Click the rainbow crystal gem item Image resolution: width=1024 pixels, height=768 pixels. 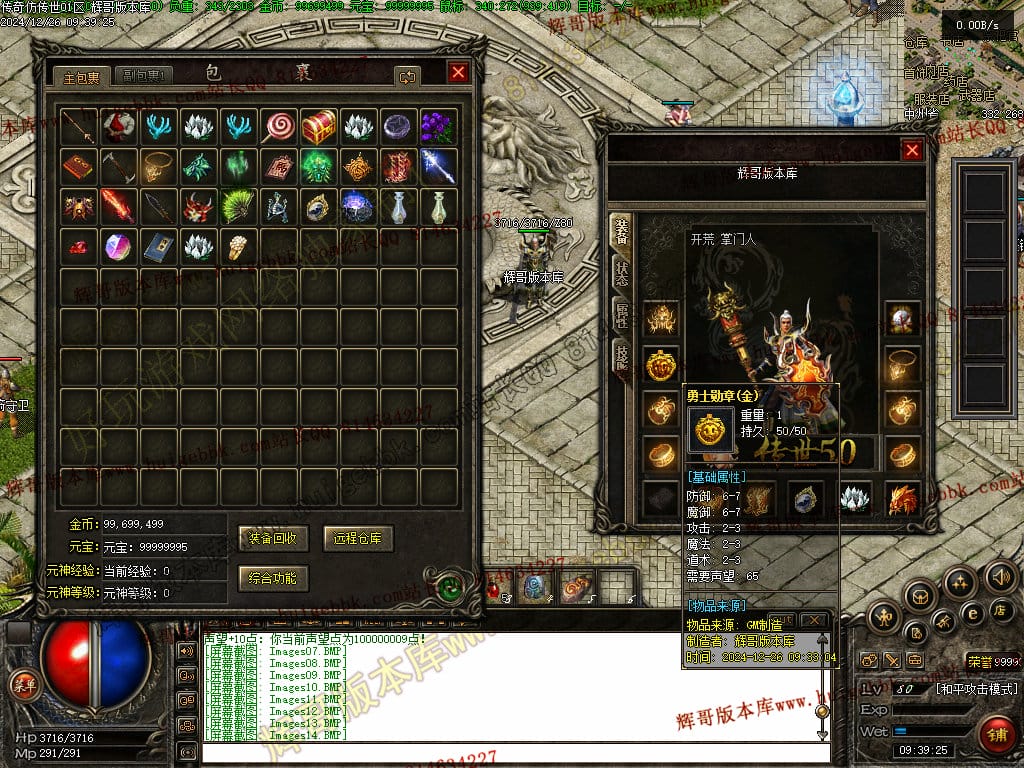[x=118, y=246]
